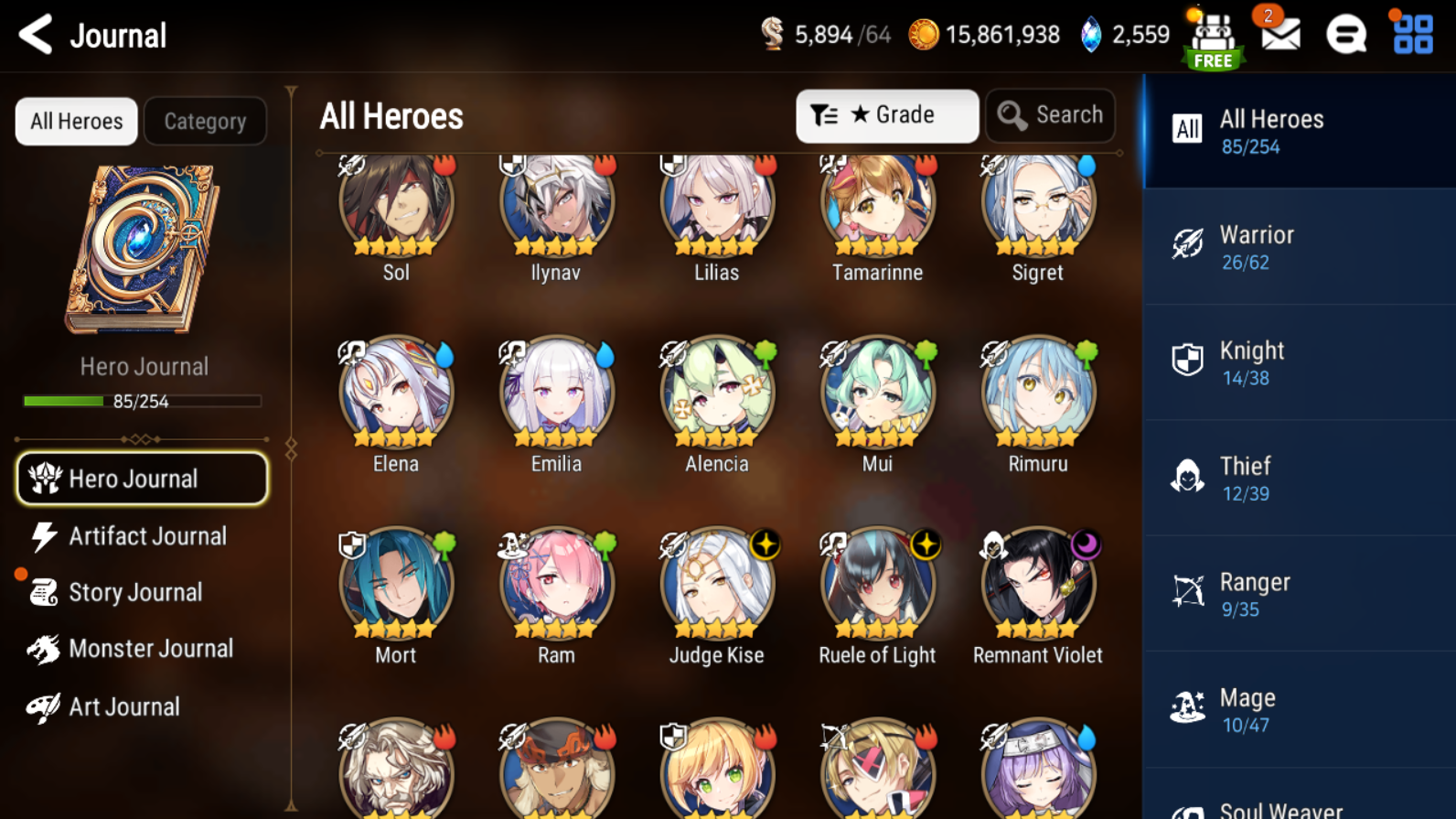The height and width of the screenshot is (819, 1456).
Task: Switch to the Category tab
Action: click(205, 121)
